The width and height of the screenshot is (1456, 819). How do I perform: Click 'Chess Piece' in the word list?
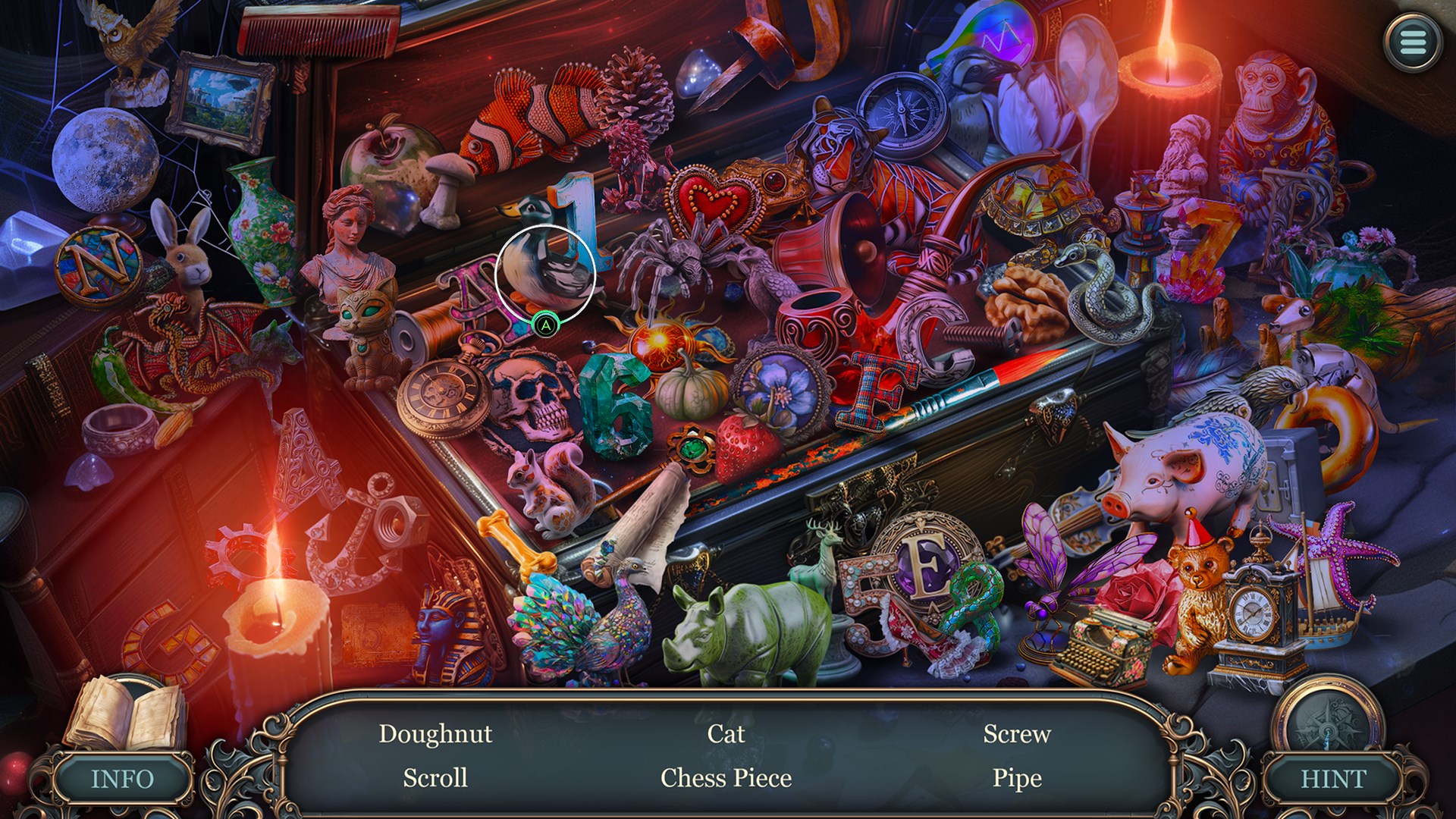[726, 778]
